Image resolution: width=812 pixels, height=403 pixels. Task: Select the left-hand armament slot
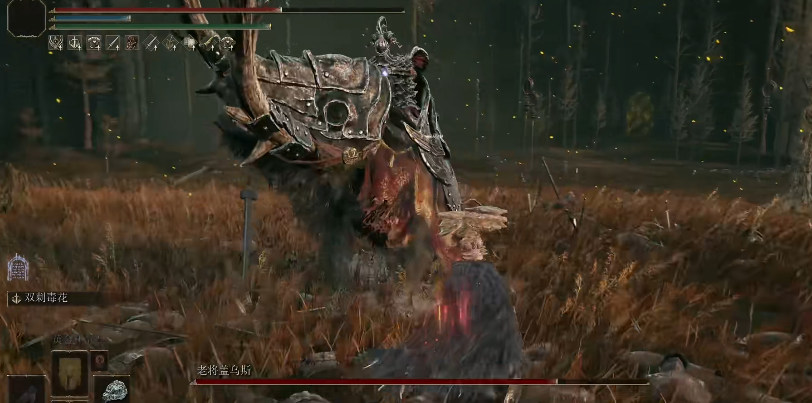25,390
